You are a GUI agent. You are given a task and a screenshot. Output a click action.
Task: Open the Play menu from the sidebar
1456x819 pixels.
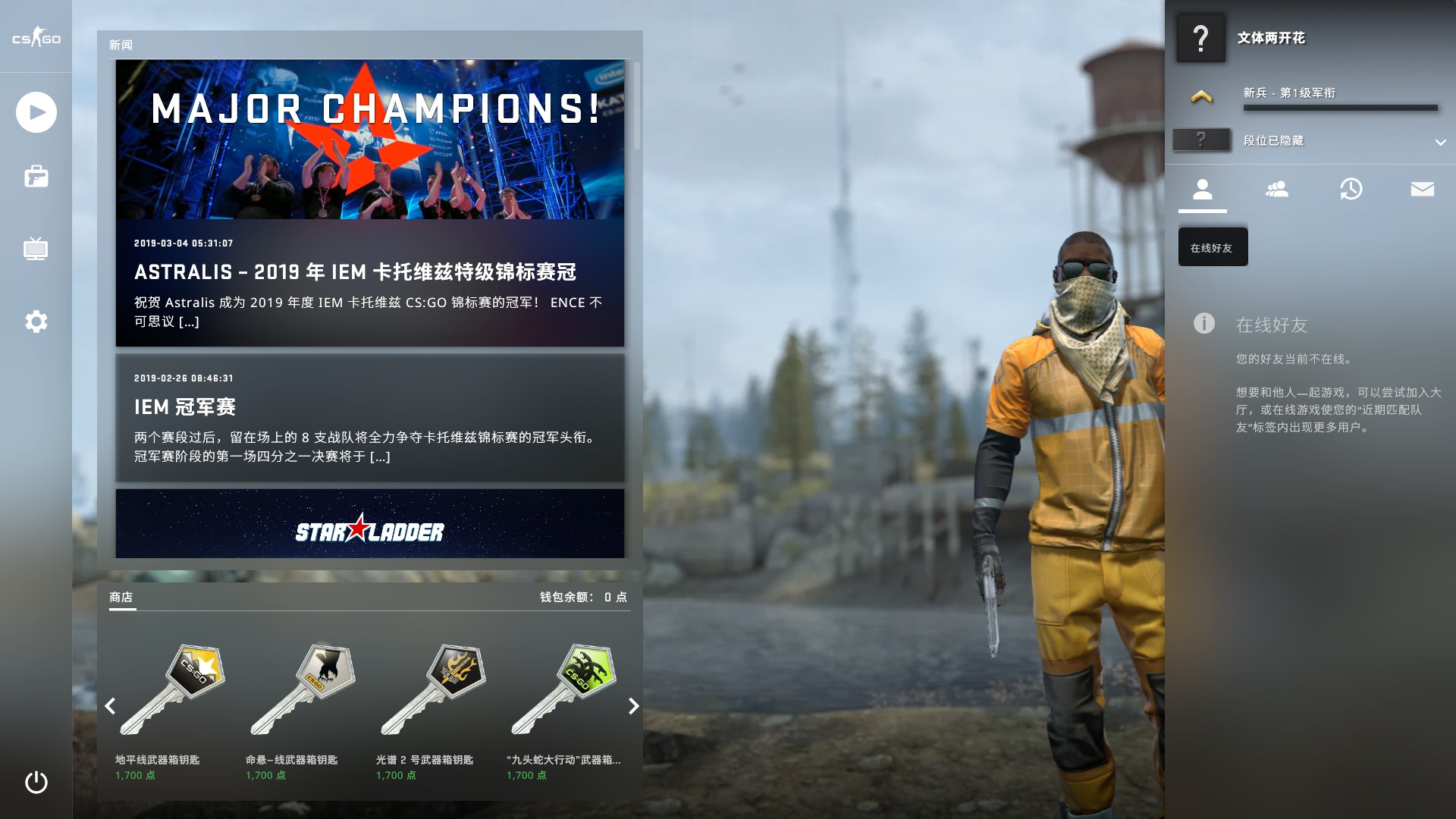(36, 111)
